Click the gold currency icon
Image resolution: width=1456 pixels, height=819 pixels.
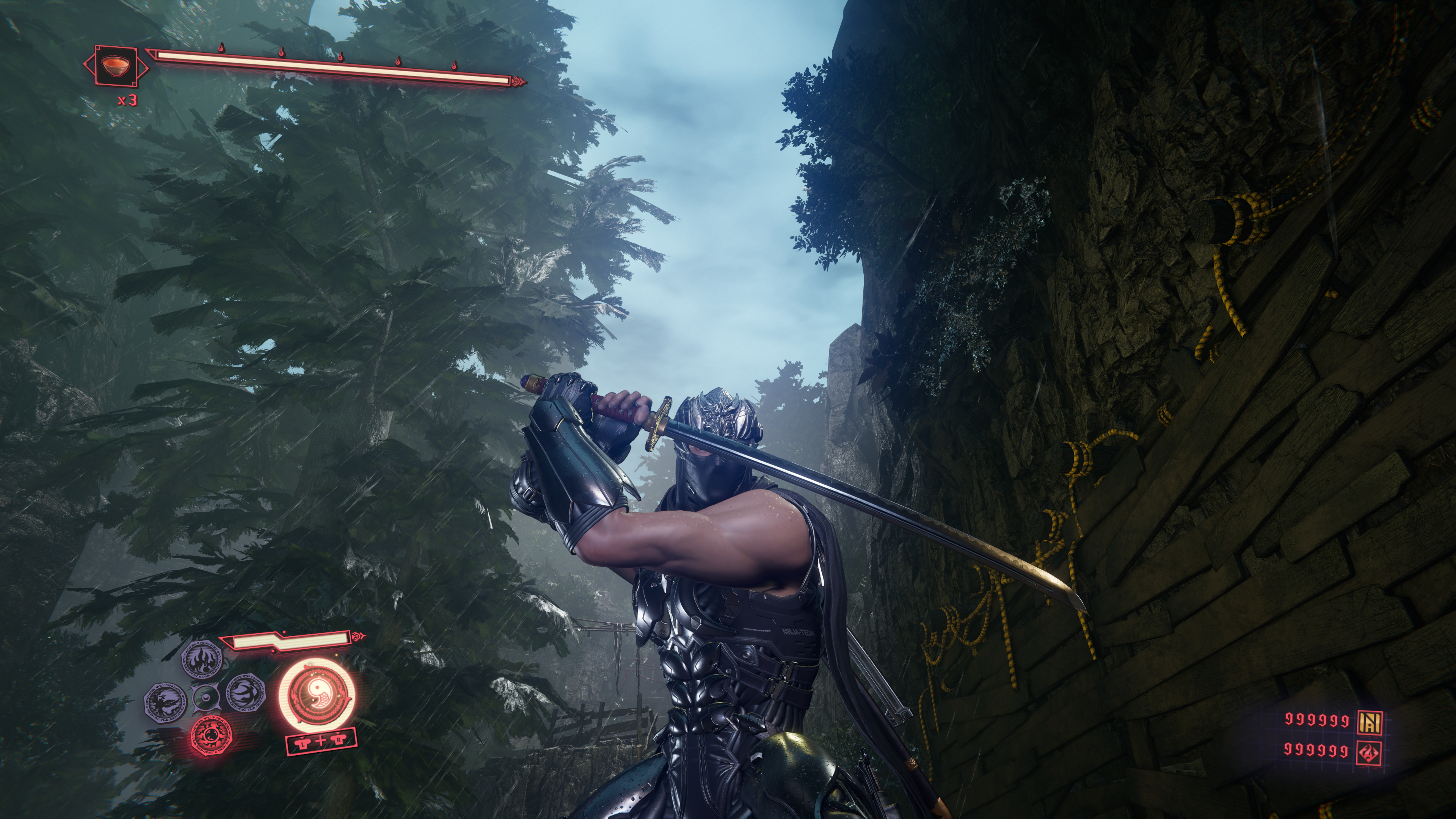tap(1370, 720)
